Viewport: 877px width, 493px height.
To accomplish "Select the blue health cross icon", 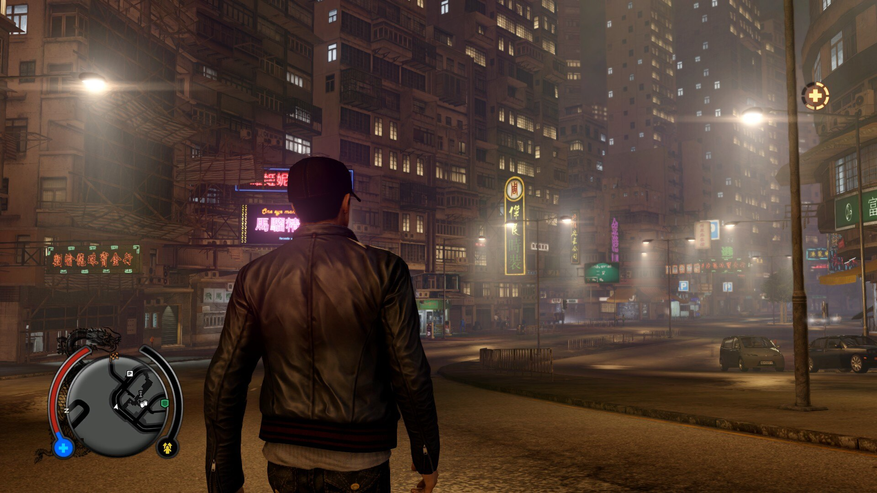I will (64, 448).
